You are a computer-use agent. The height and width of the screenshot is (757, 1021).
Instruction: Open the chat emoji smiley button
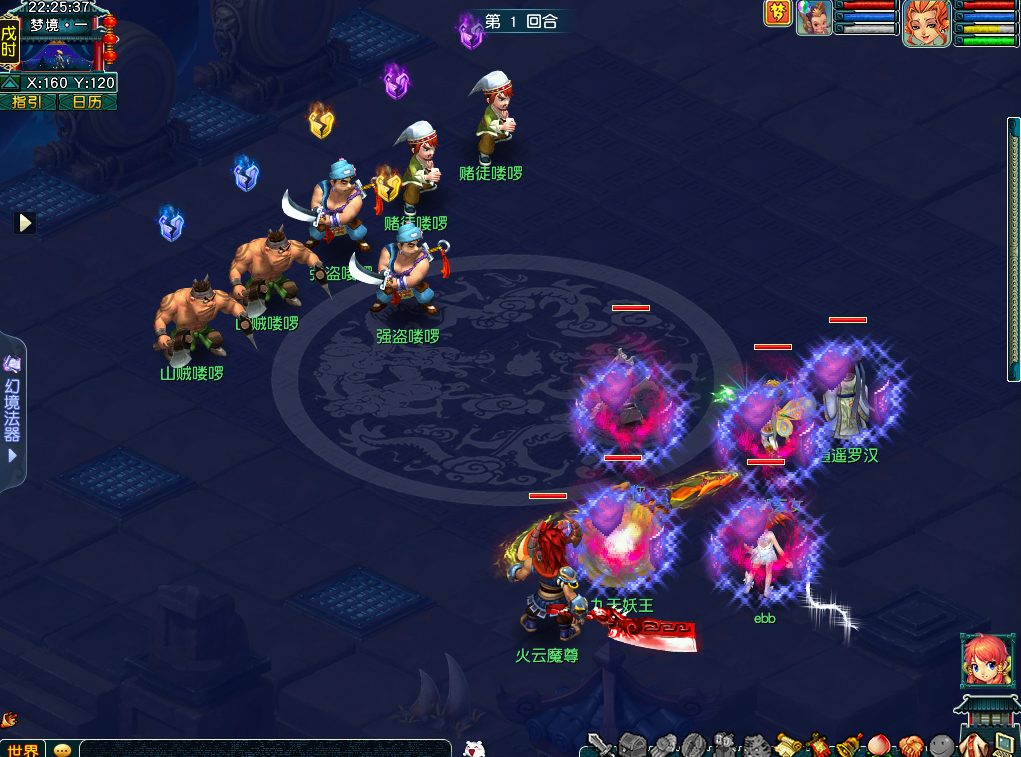[63, 749]
